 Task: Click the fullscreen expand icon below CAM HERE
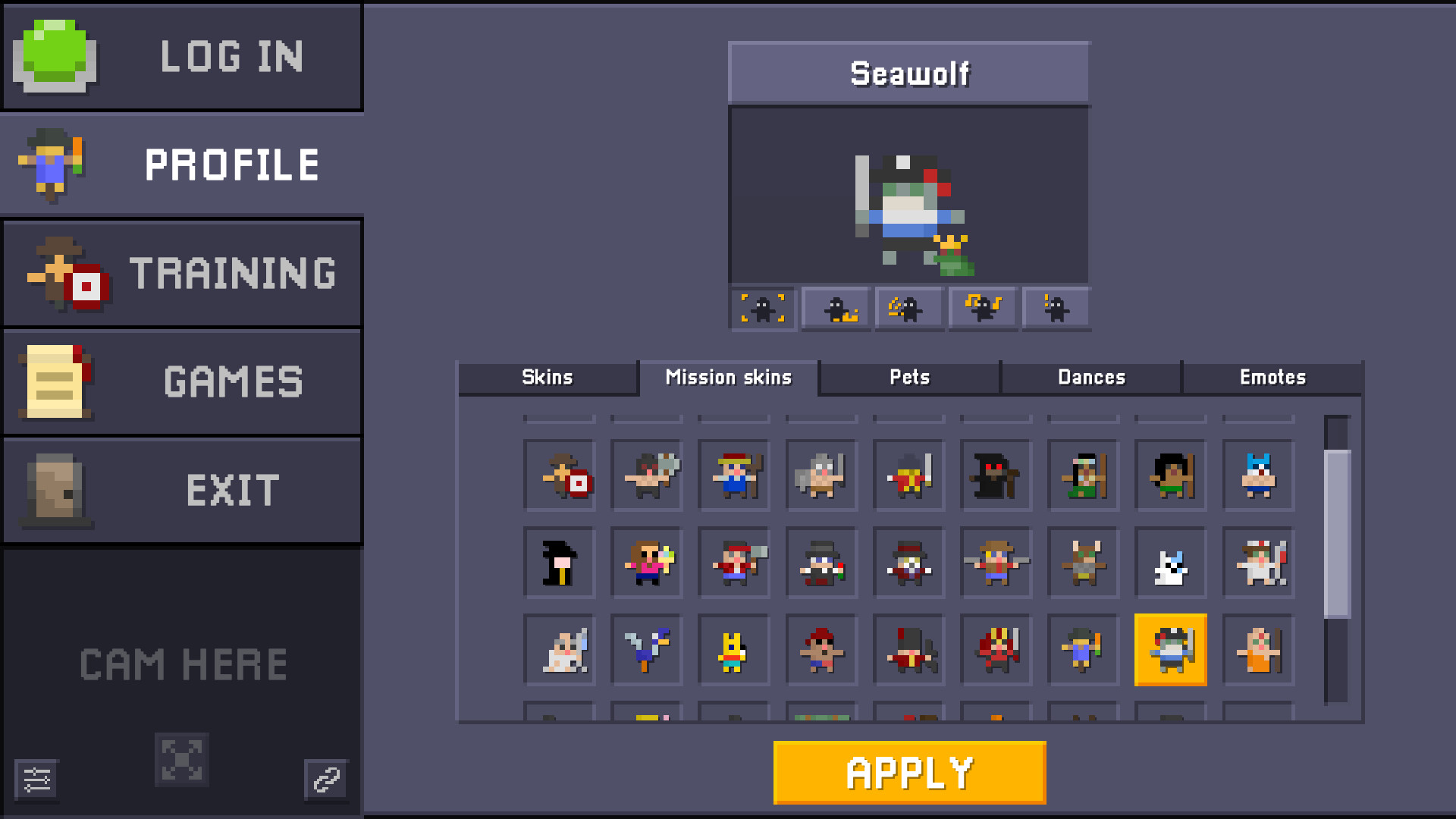pos(182,760)
